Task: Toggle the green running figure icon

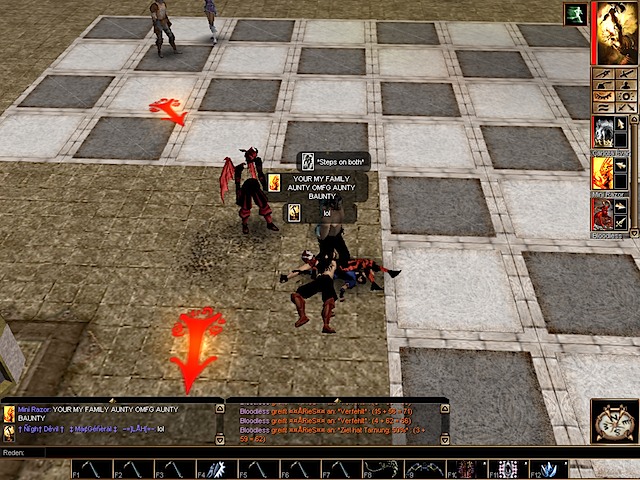Action: click(575, 13)
